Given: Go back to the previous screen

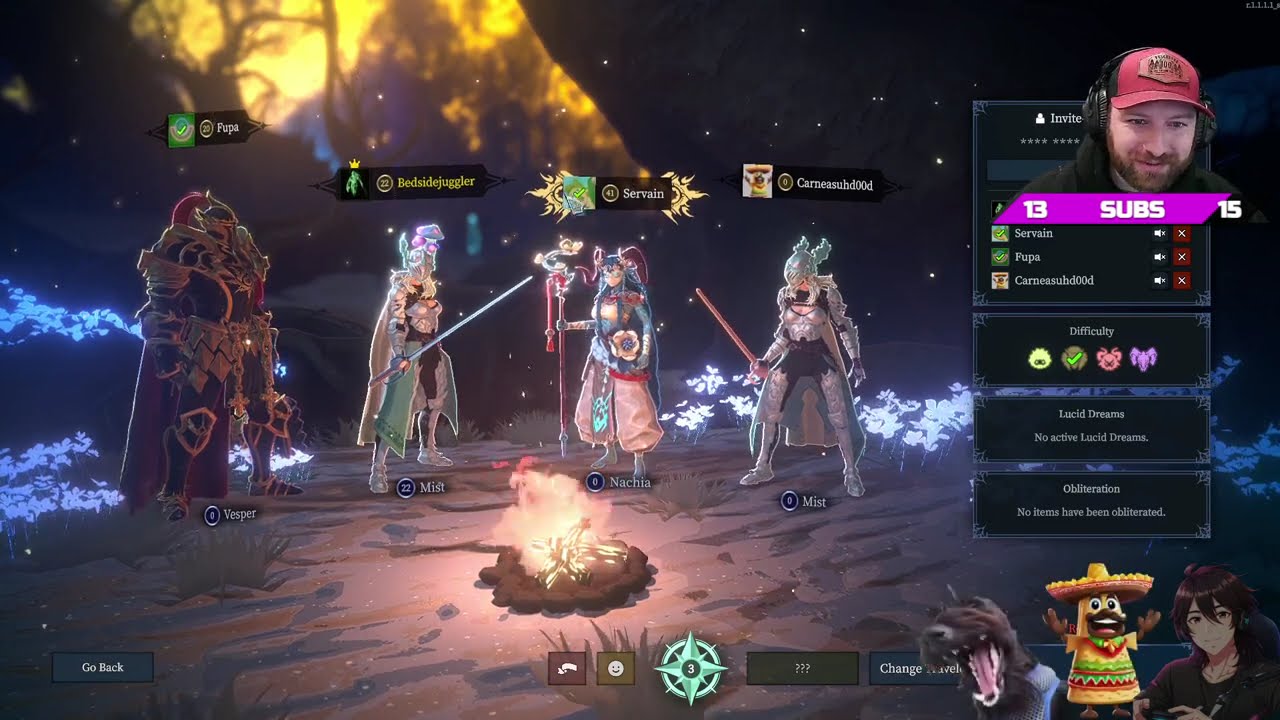Looking at the screenshot, I should pyautogui.click(x=103, y=667).
